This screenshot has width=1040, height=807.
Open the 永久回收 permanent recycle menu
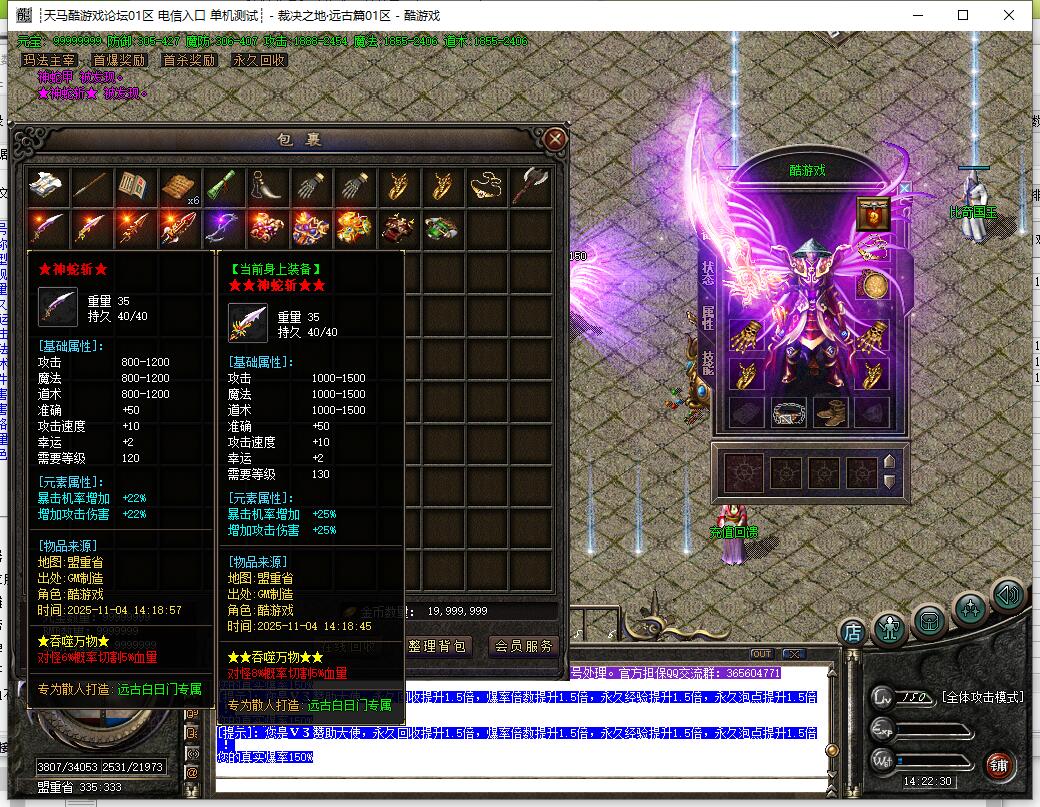tap(259, 60)
